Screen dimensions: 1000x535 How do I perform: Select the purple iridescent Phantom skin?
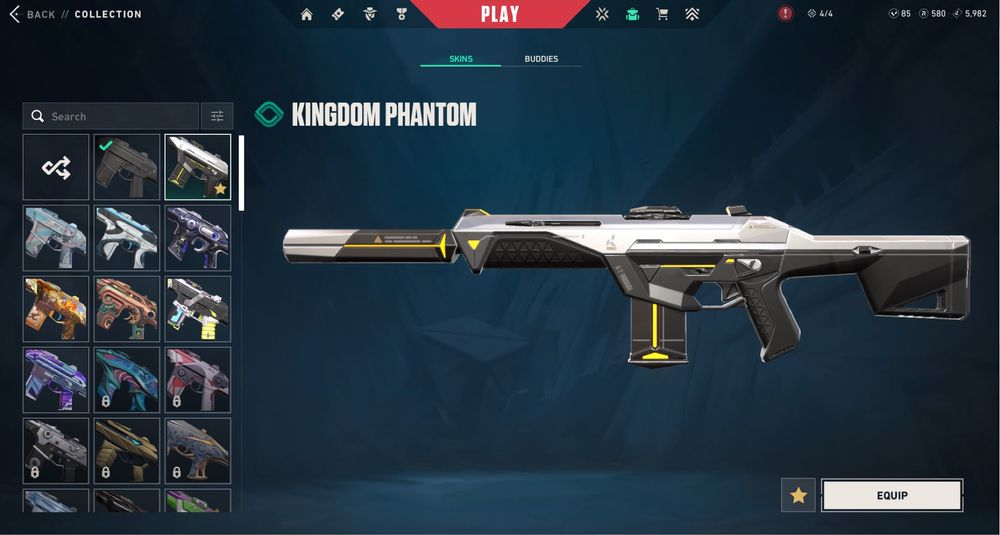[x=56, y=380]
